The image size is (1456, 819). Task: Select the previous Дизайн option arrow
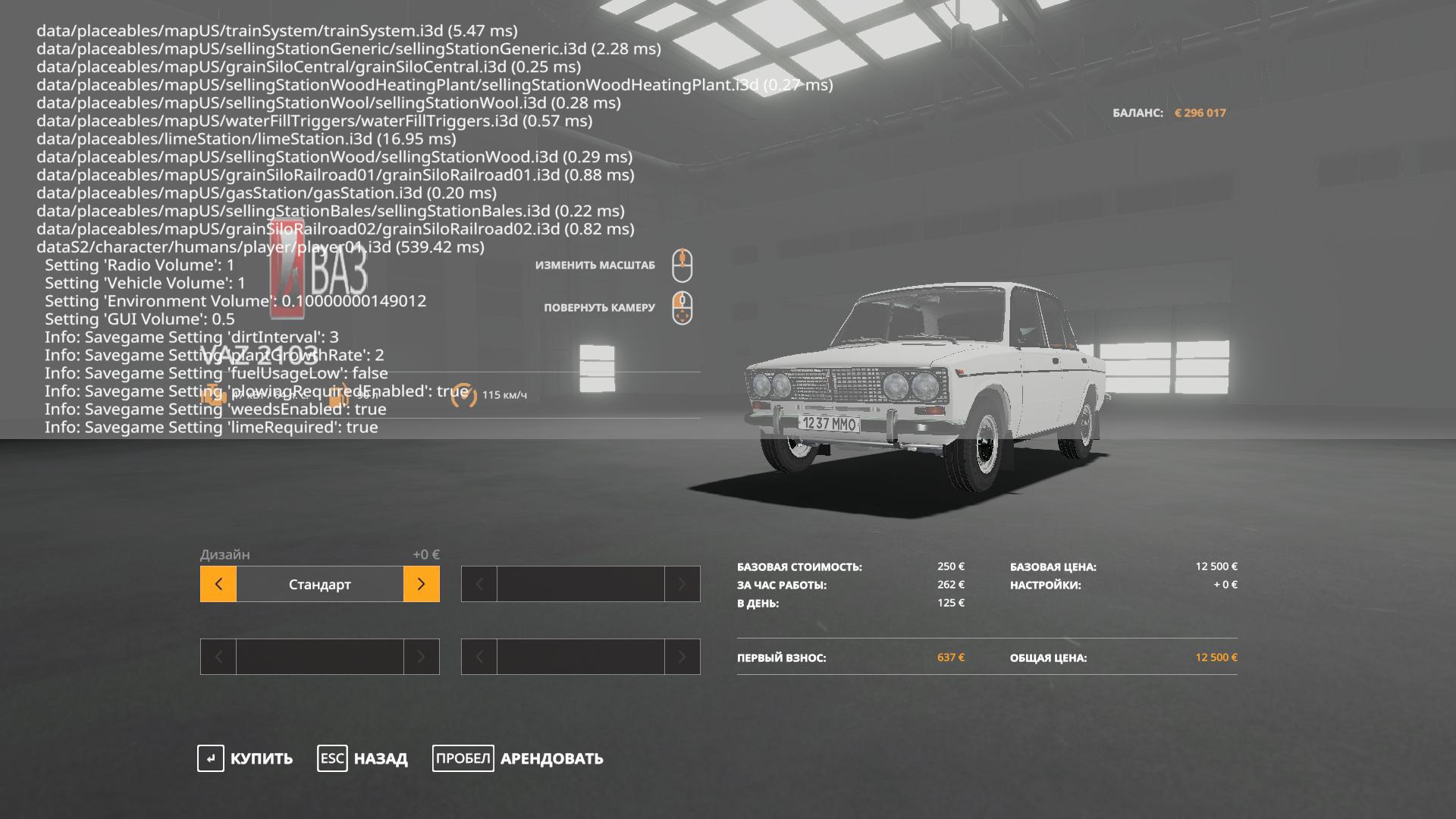[218, 584]
